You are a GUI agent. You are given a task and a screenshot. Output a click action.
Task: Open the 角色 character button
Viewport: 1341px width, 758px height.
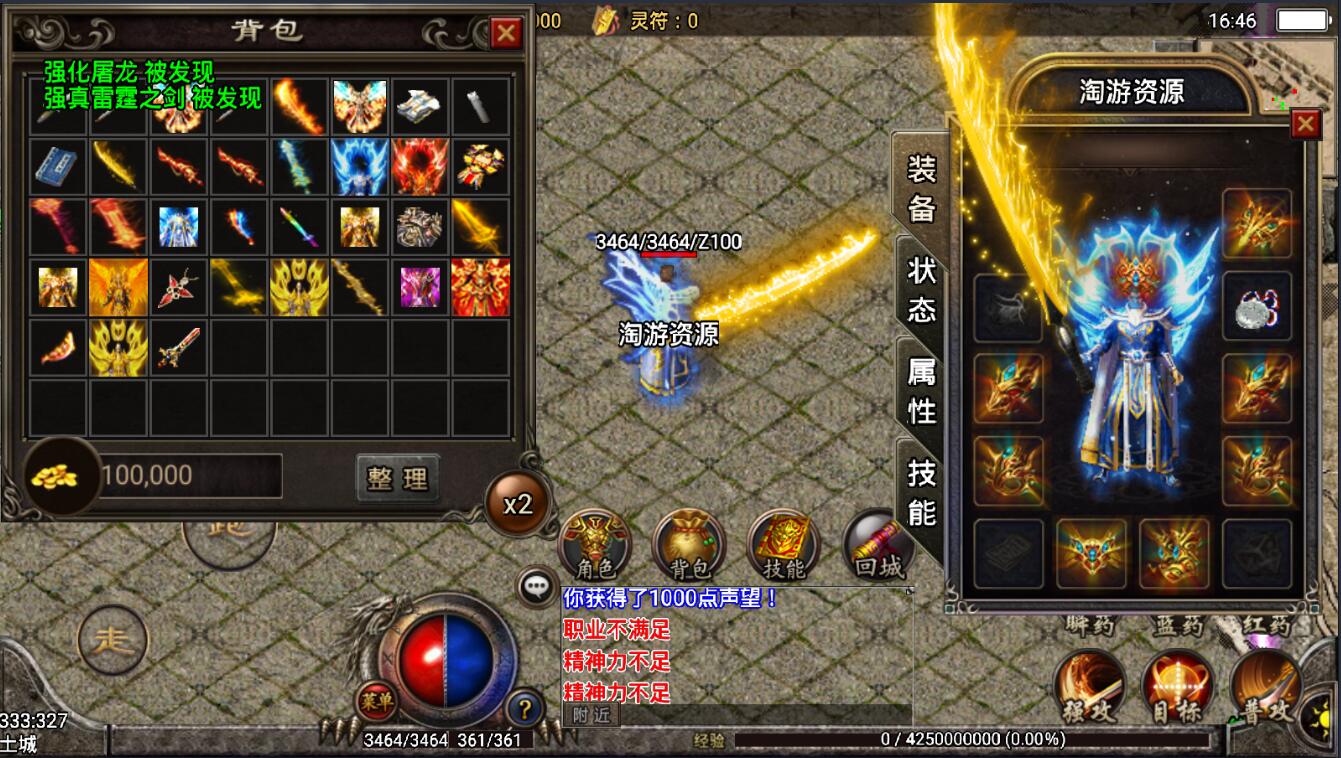(x=595, y=545)
